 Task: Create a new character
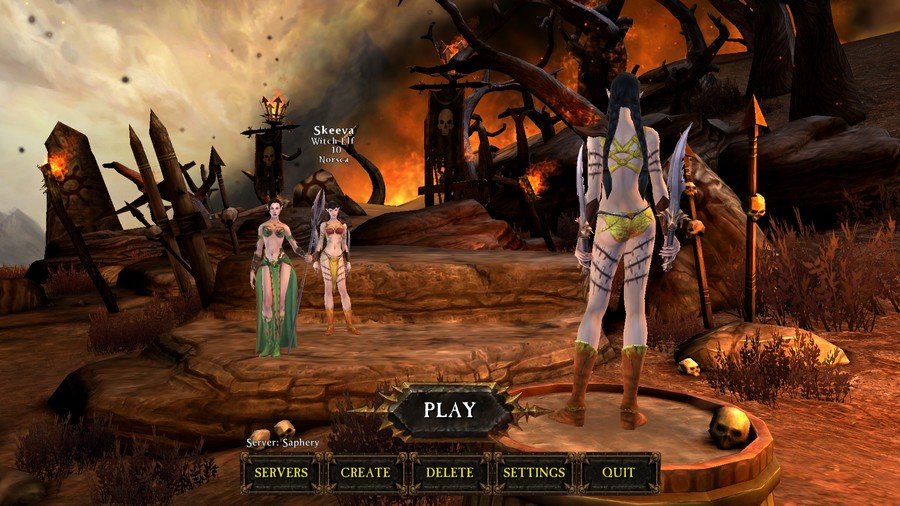(x=365, y=472)
